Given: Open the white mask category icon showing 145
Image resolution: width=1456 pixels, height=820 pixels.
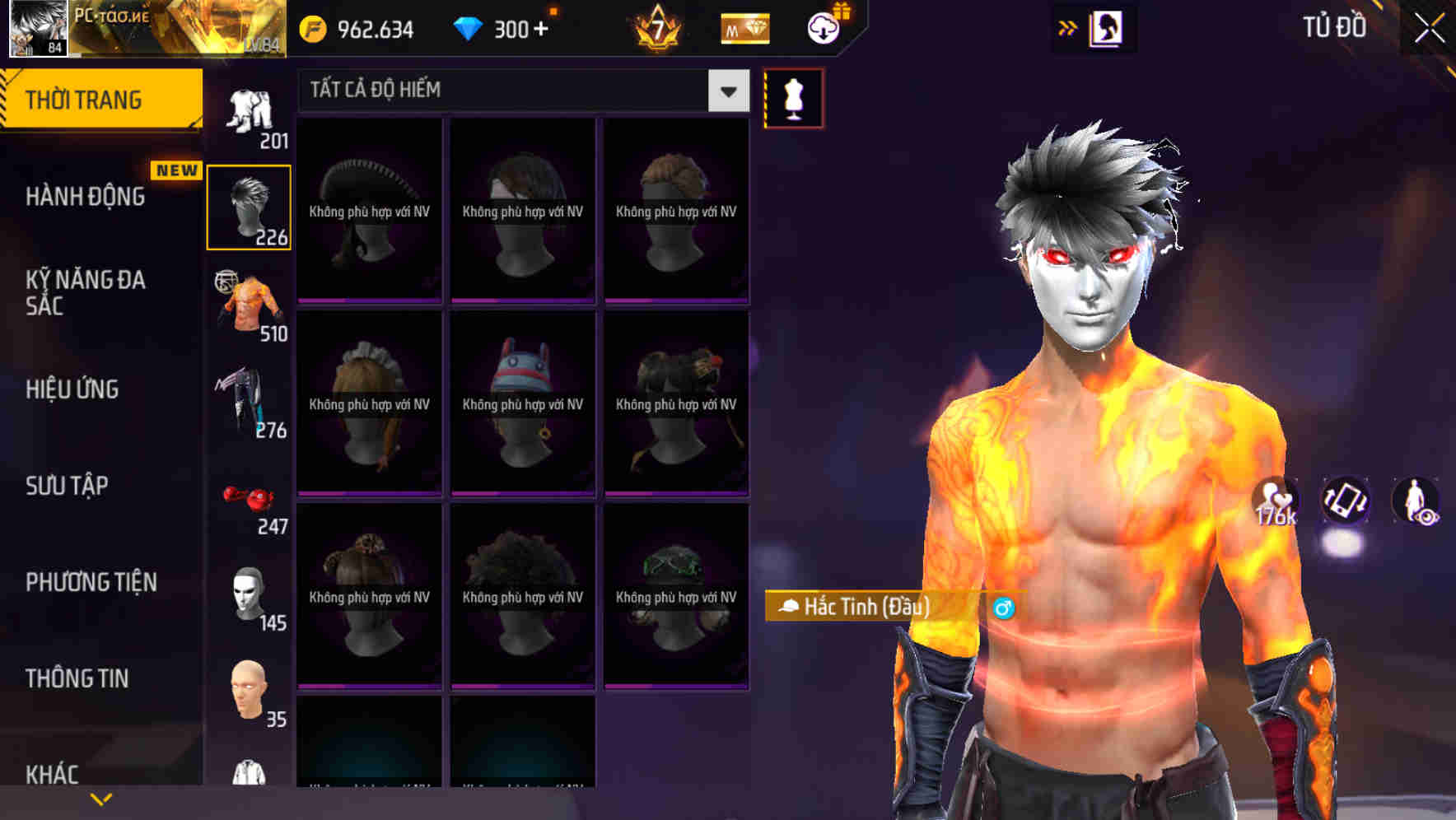Looking at the screenshot, I should (x=249, y=594).
